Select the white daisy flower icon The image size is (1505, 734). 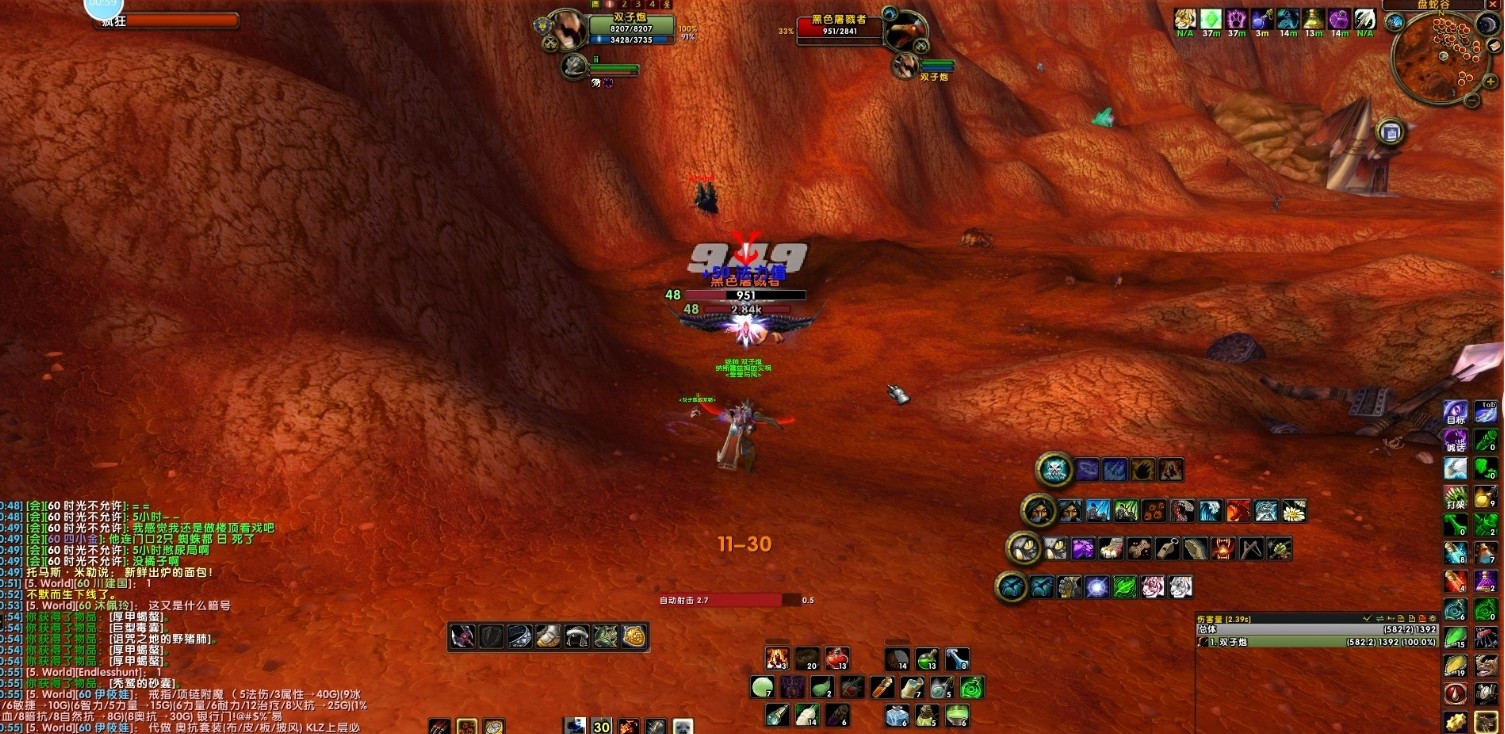[x=1294, y=511]
